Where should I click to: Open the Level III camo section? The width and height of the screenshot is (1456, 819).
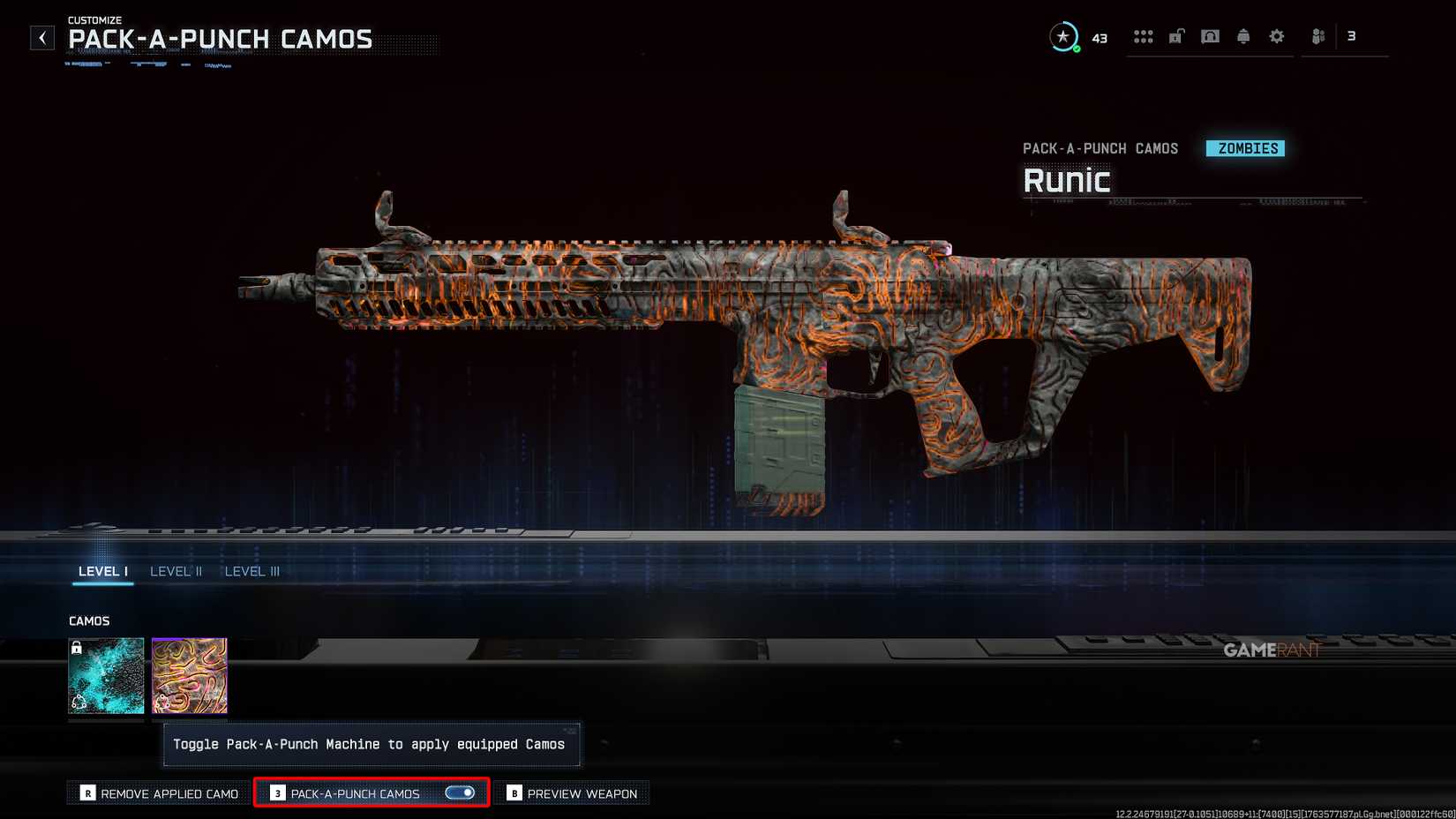(252, 571)
